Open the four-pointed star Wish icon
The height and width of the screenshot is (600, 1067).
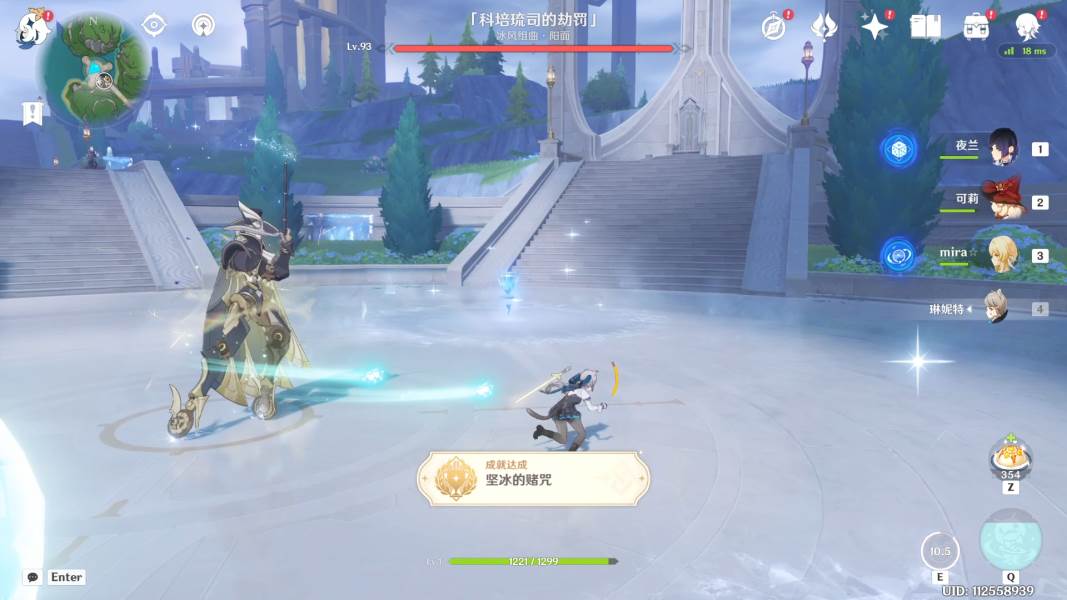click(874, 27)
